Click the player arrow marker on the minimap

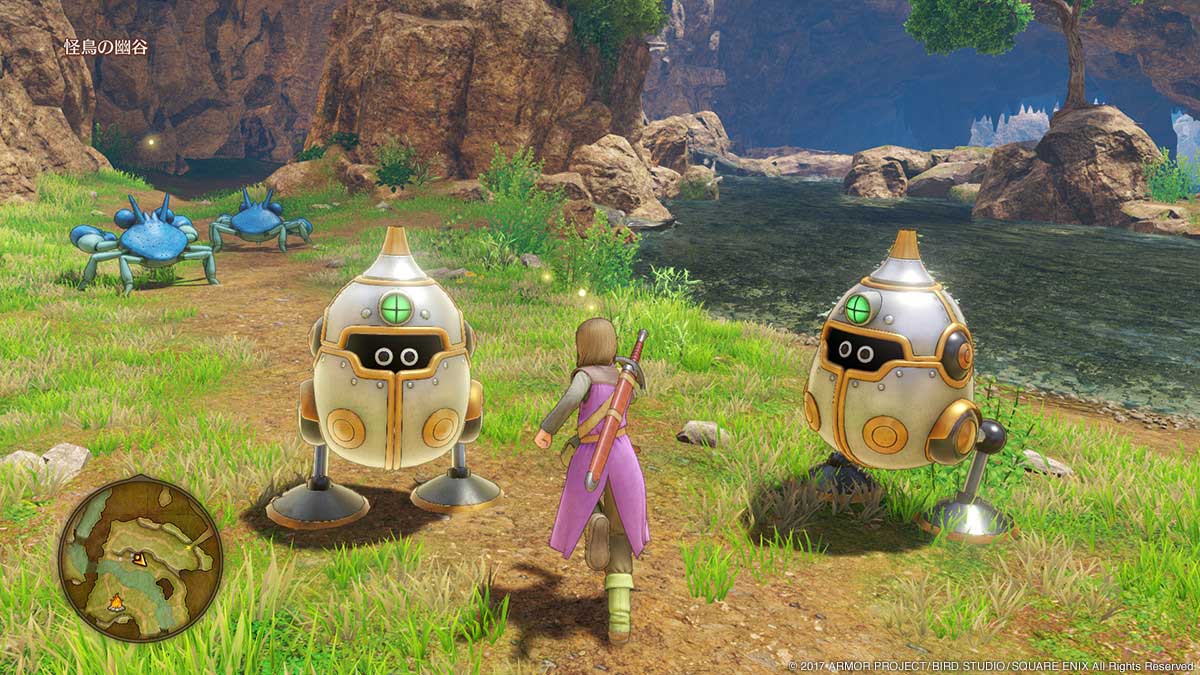point(138,559)
